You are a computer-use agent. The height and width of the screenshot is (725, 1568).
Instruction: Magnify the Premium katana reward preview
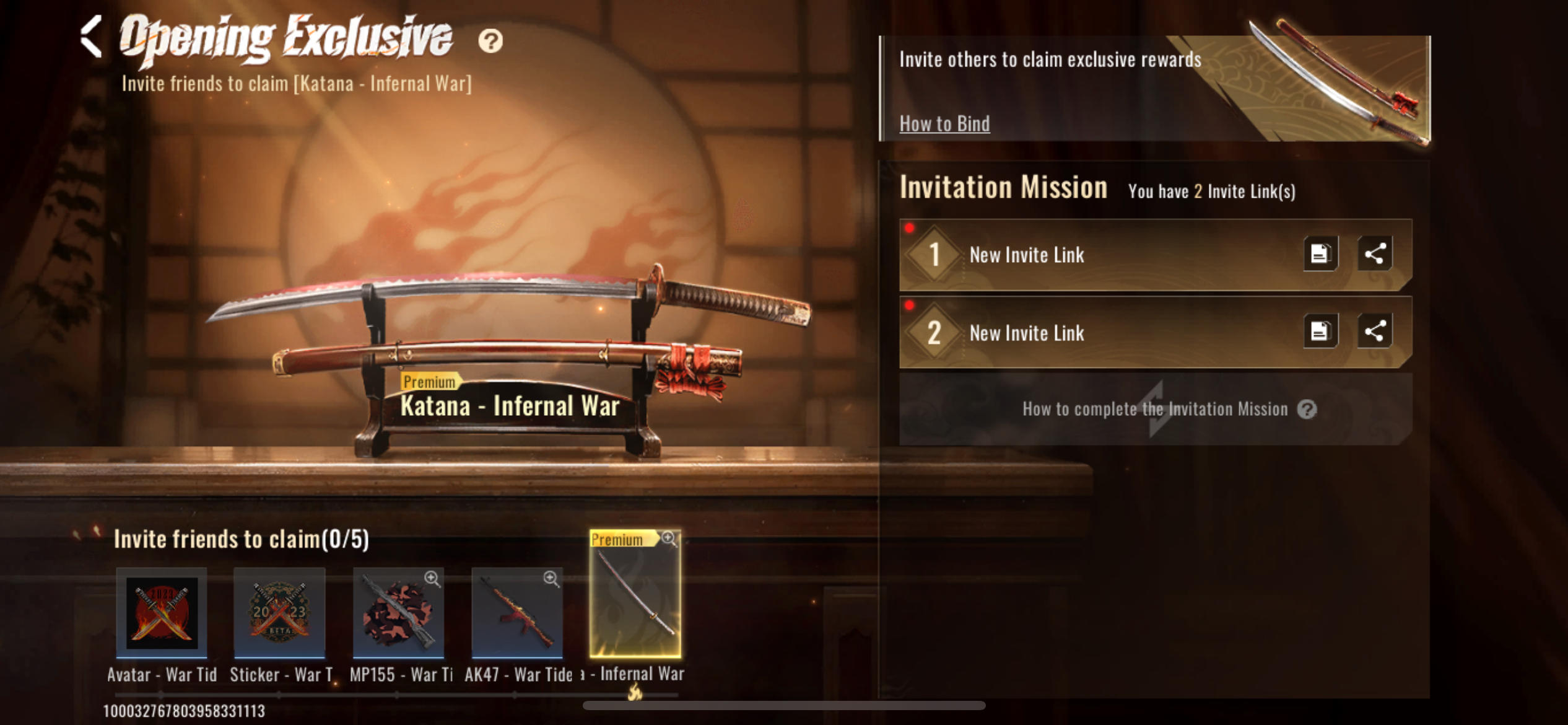point(669,538)
